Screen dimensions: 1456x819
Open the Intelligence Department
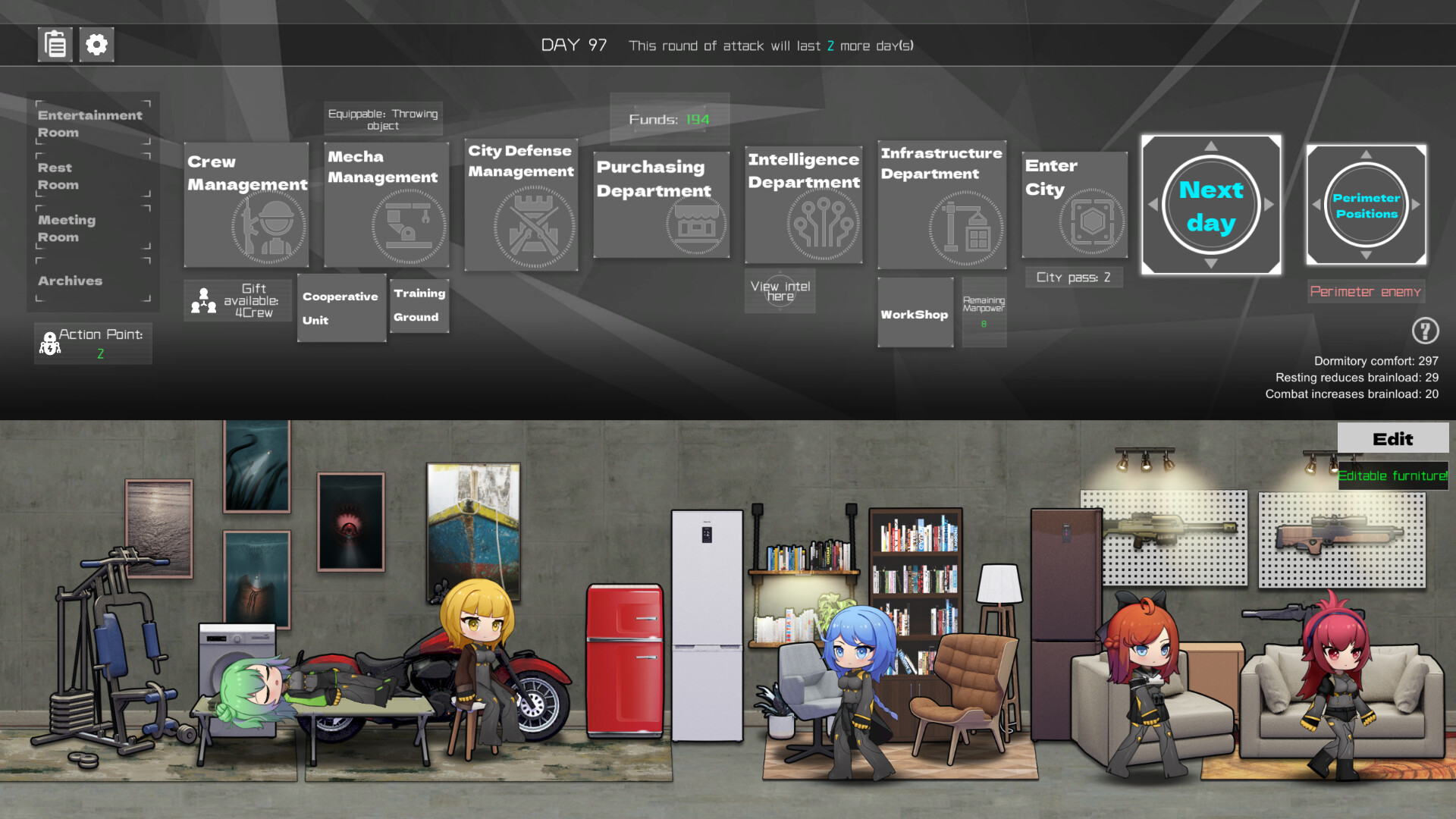[803, 205]
